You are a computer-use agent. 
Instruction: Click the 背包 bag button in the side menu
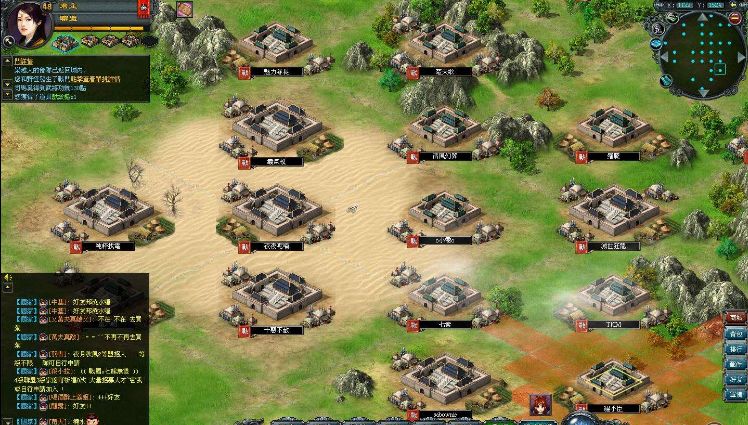(x=736, y=334)
